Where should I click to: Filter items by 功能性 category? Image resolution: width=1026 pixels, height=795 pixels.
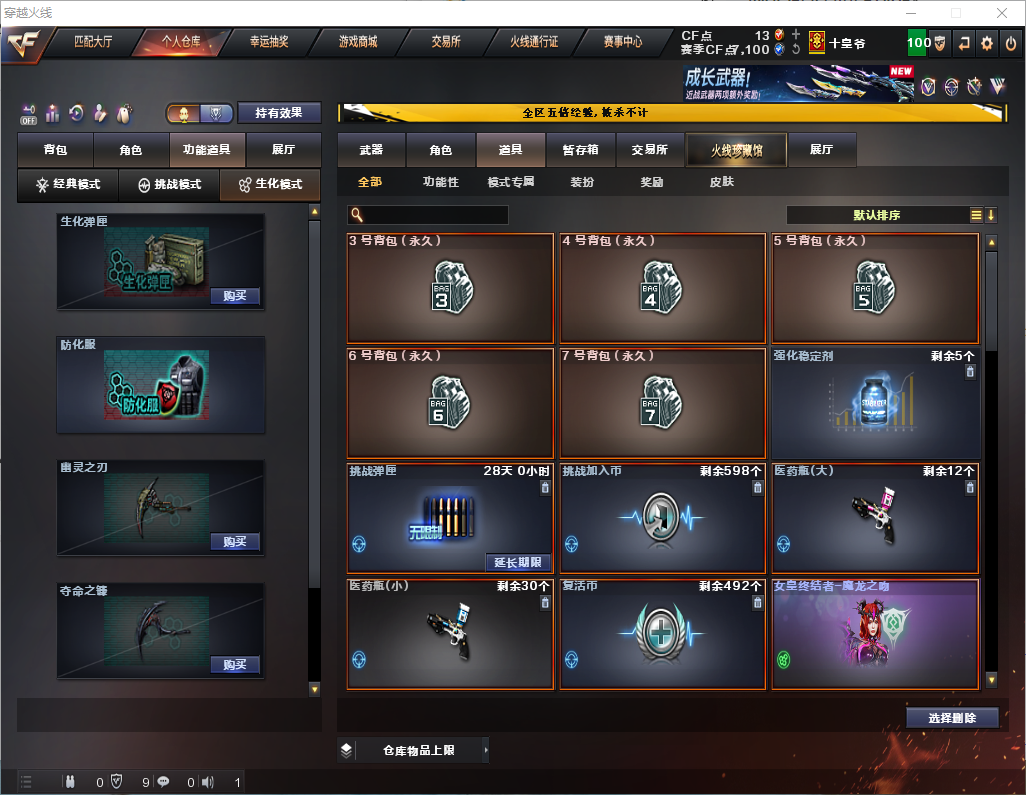tap(440, 182)
